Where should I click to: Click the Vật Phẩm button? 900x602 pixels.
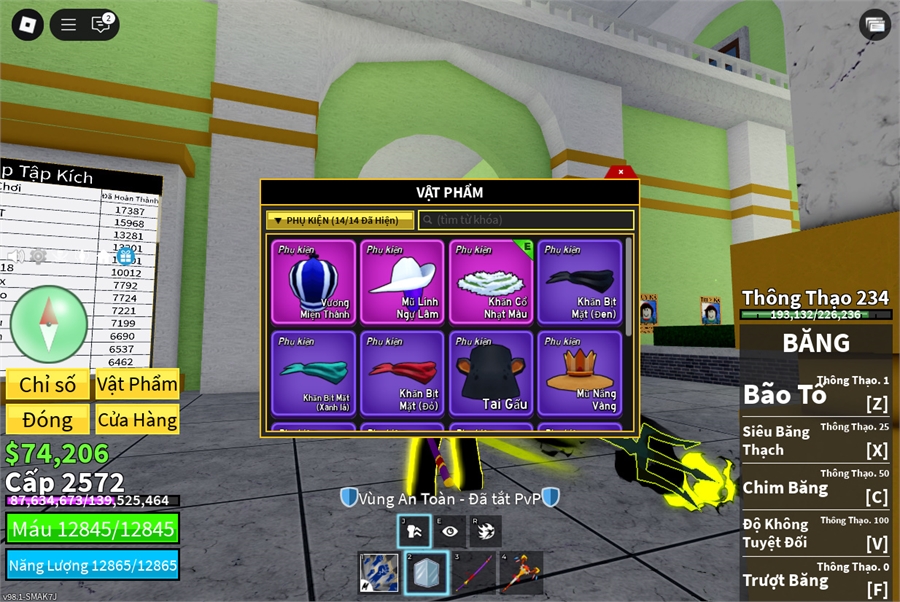[137, 385]
